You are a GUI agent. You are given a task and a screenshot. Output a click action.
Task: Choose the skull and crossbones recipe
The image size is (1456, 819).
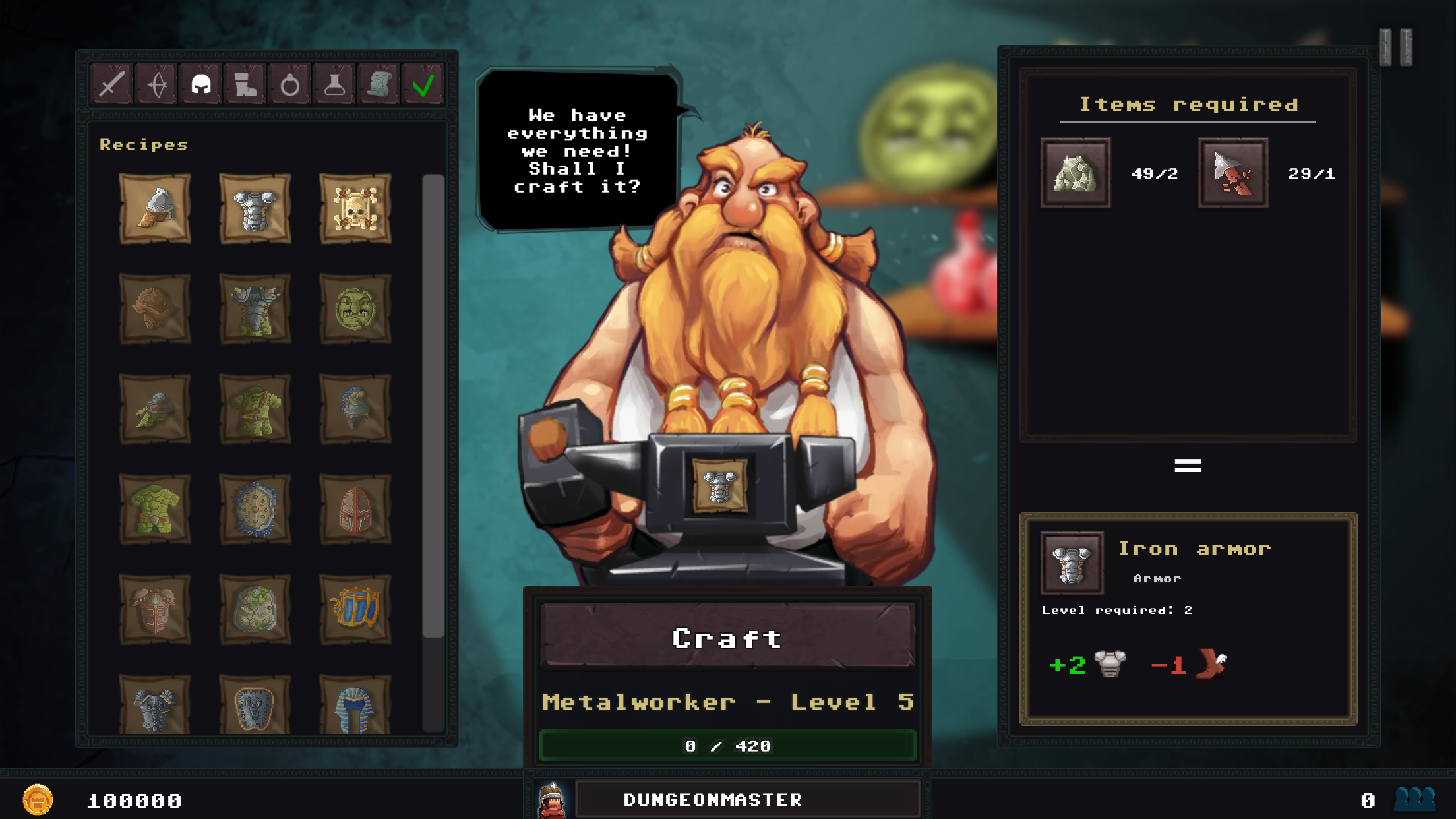pyautogui.click(x=355, y=209)
